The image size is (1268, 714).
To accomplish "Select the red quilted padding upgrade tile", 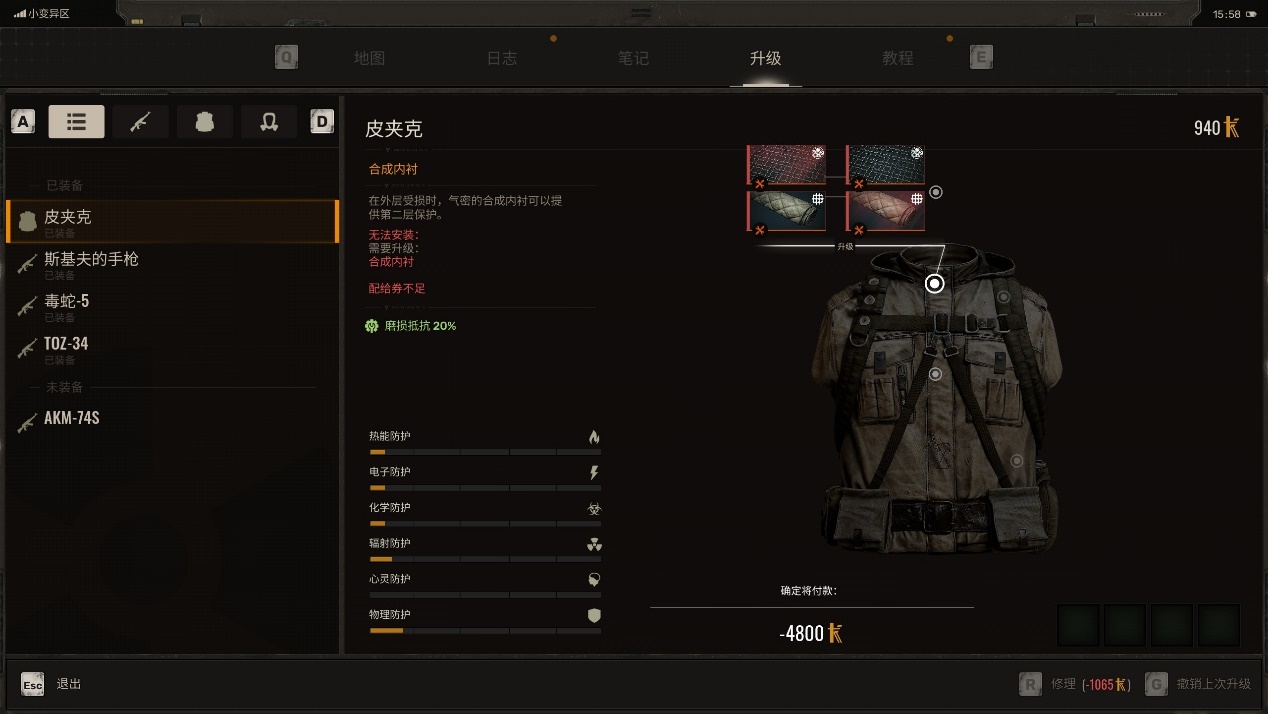I will 886,211.
